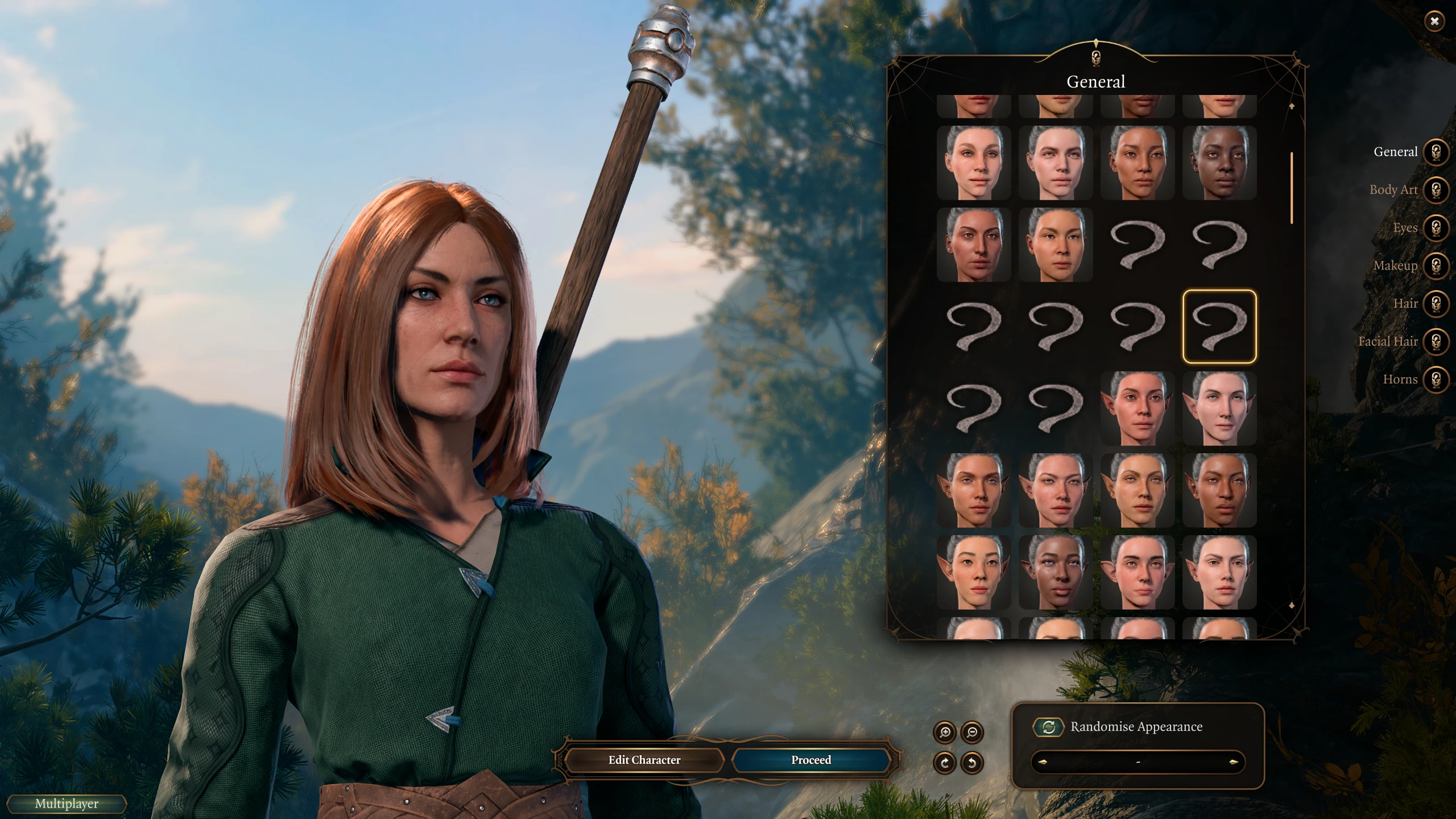Open the Eyes customization section icon

click(x=1436, y=227)
